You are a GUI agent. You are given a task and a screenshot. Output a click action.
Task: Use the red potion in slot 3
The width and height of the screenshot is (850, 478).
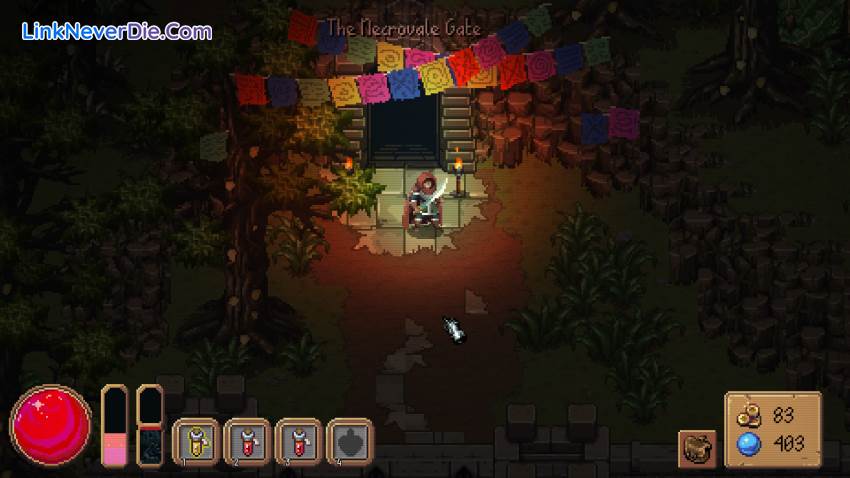coord(299,441)
